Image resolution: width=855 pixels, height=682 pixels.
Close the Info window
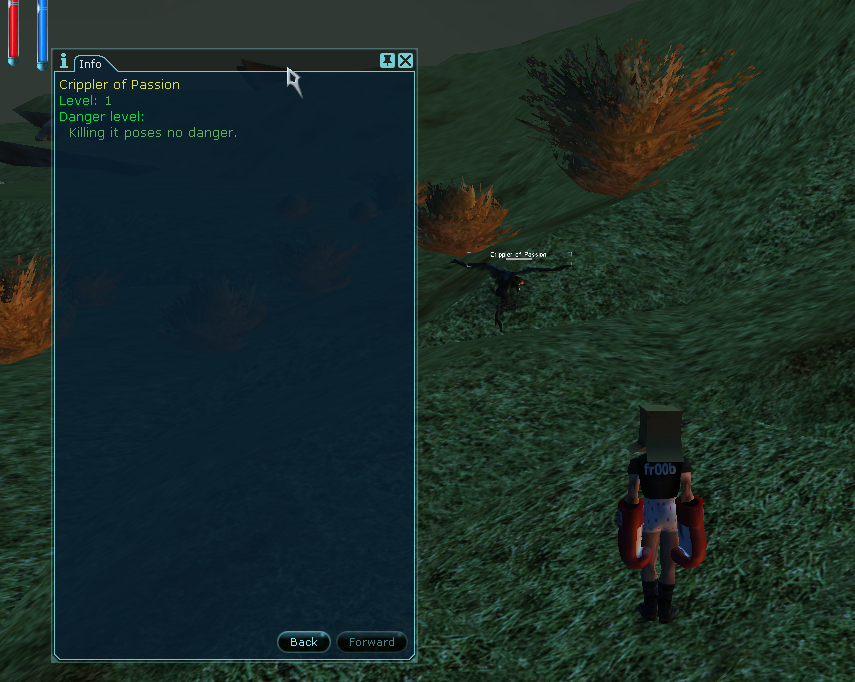(x=405, y=61)
